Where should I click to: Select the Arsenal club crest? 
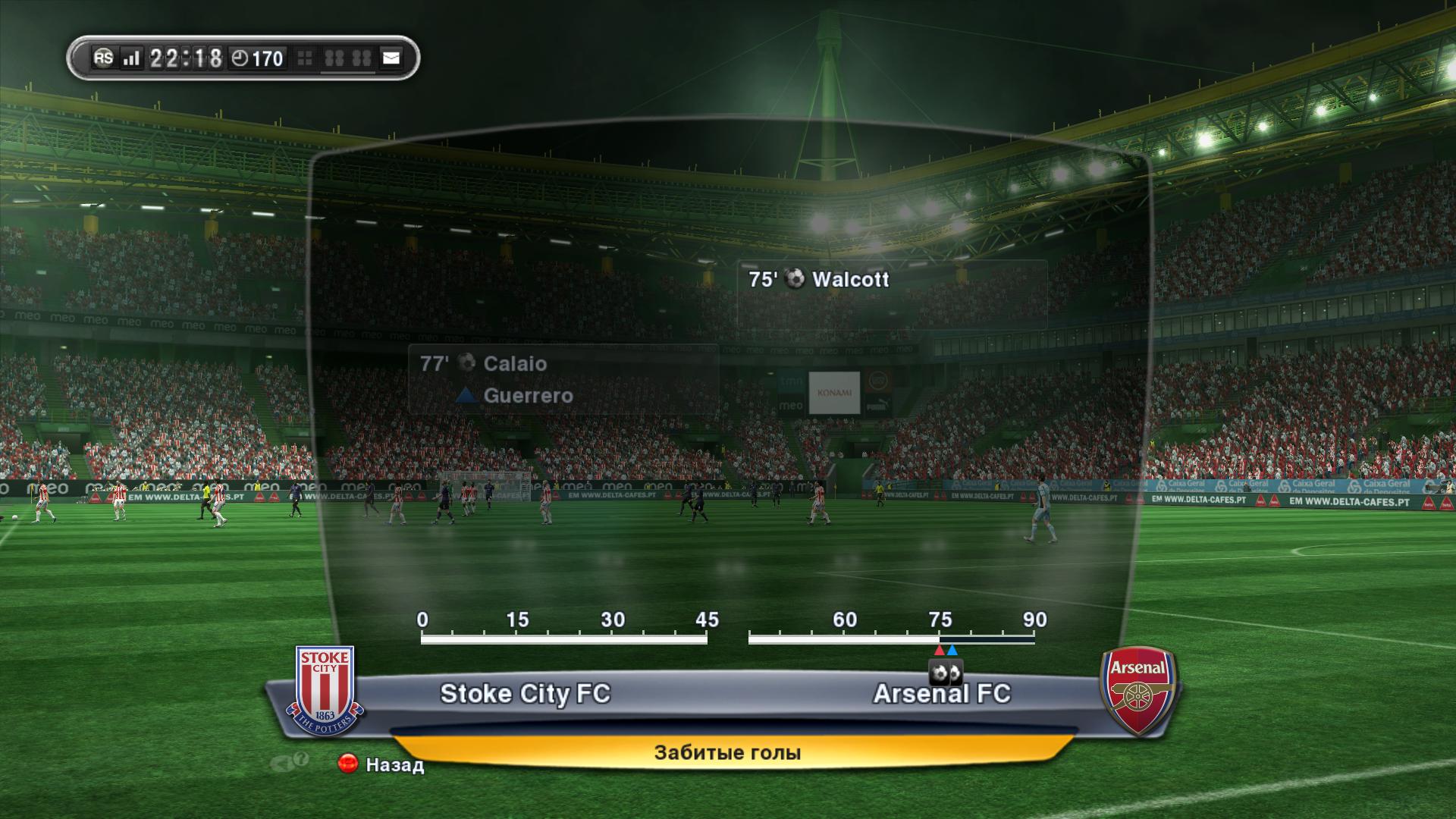(1137, 690)
